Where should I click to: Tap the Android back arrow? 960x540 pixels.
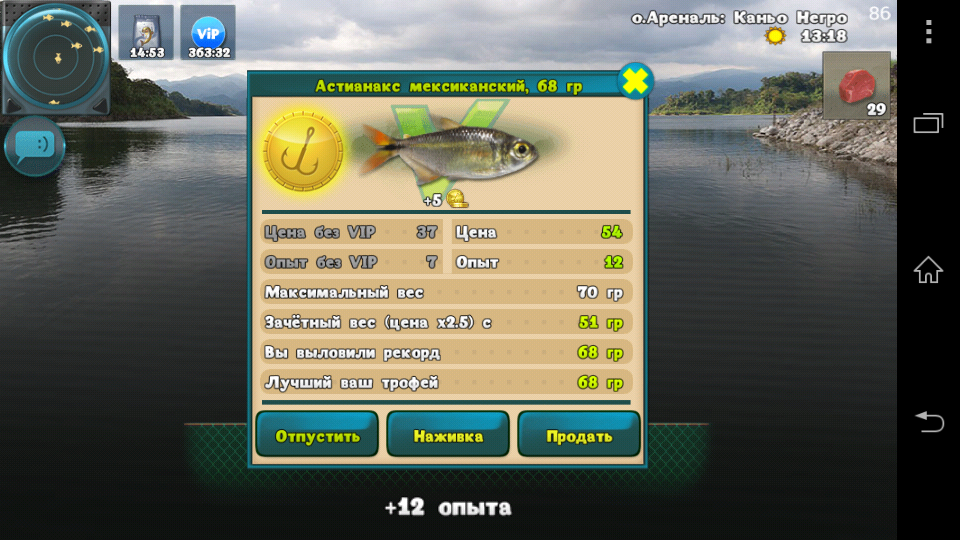tap(928, 422)
